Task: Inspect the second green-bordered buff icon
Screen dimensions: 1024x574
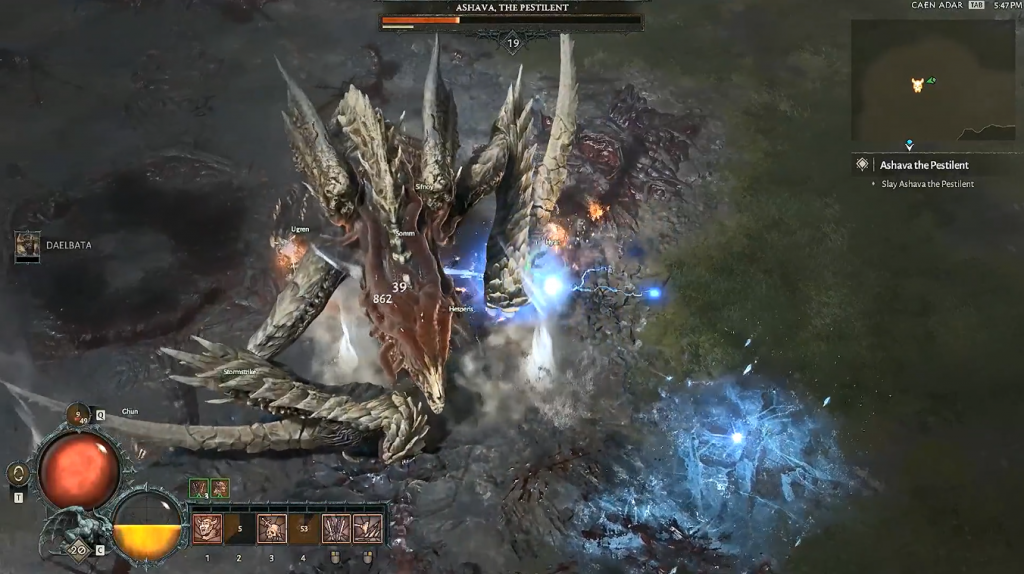Action: point(220,488)
